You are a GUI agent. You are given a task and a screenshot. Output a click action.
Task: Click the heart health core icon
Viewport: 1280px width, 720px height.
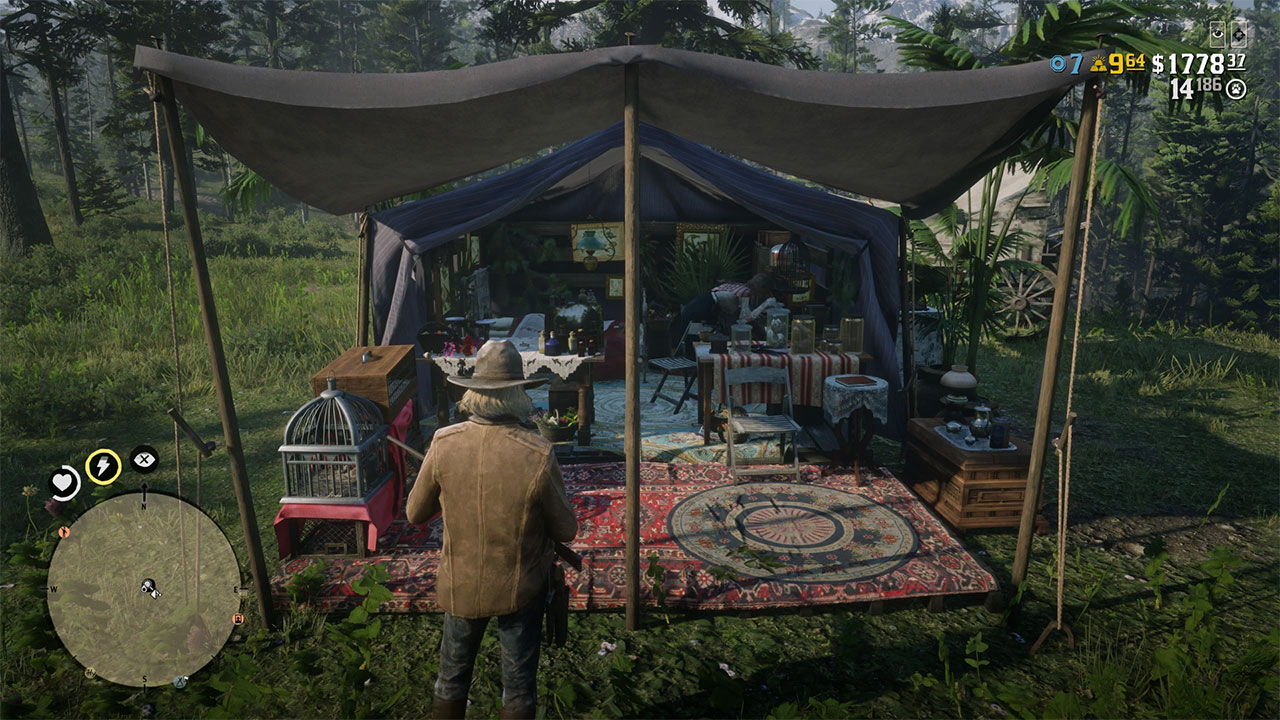point(62,482)
